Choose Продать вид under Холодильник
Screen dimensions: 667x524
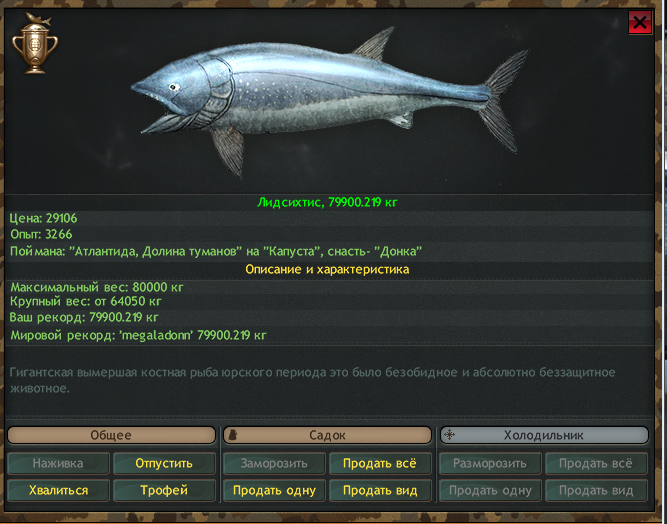tap(596, 490)
